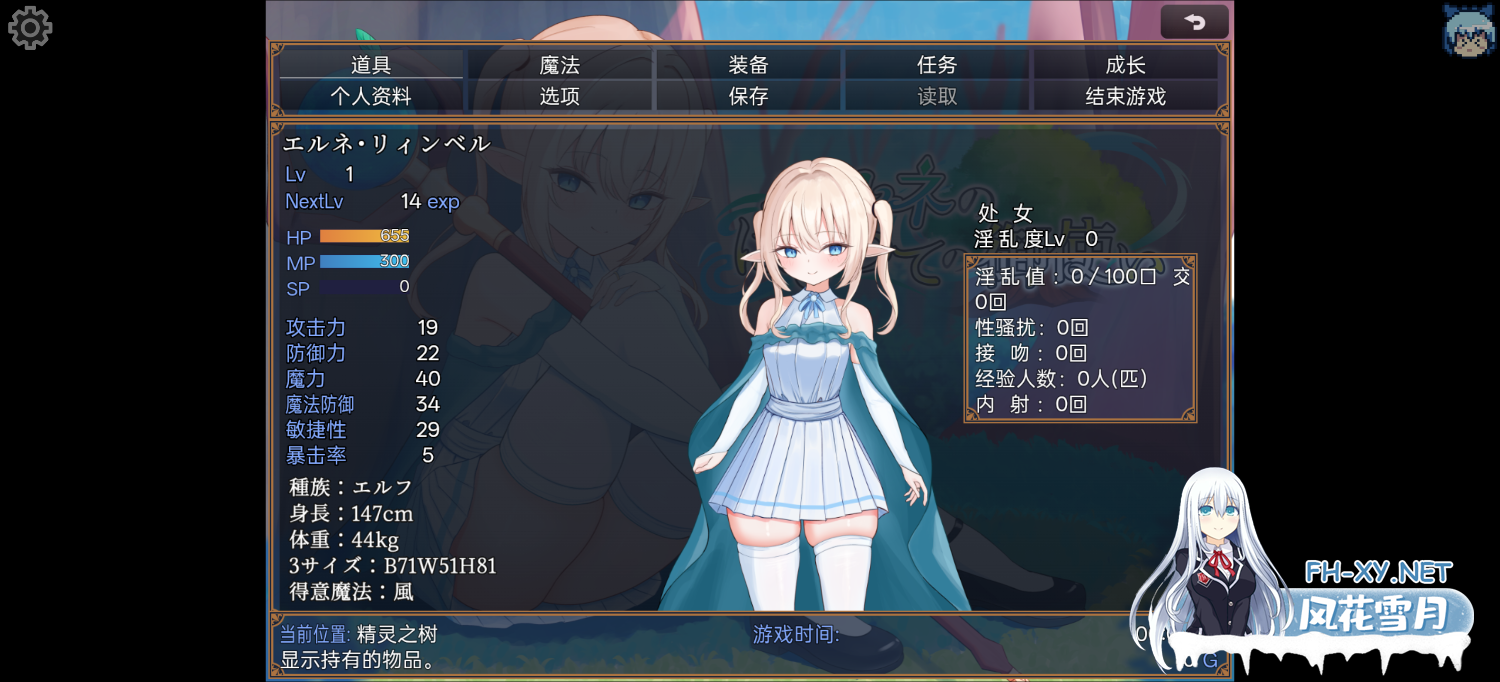Select the 选项 options entry
The height and width of the screenshot is (682, 1500).
(x=560, y=96)
